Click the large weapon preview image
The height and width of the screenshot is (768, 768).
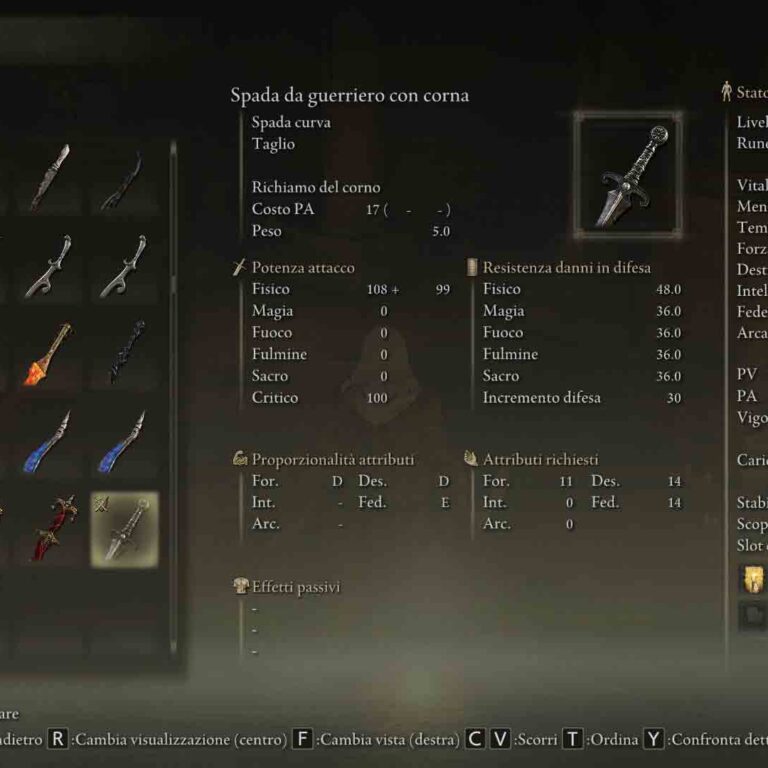[628, 170]
